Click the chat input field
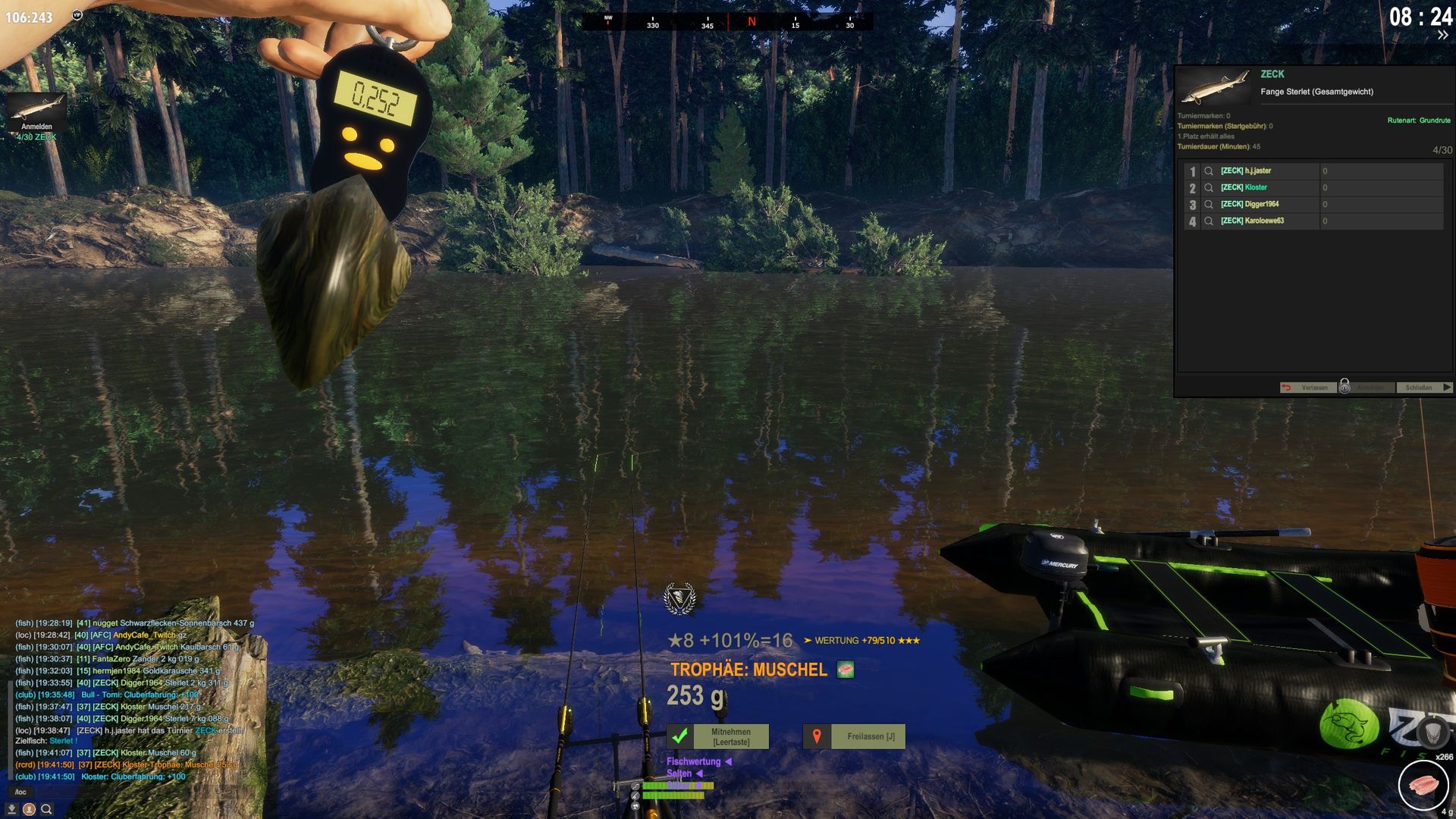The height and width of the screenshot is (819, 1456). pyautogui.click(x=114, y=792)
